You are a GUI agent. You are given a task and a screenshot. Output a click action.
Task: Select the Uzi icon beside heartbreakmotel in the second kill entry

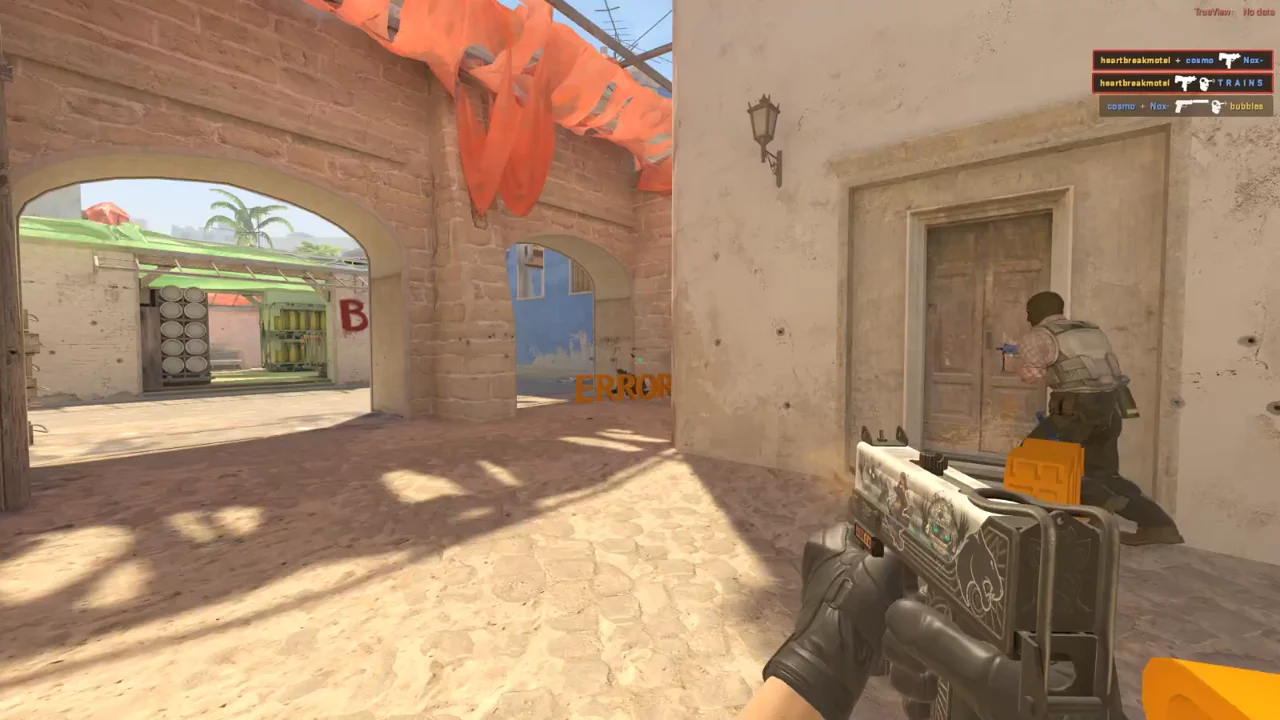coord(1185,83)
